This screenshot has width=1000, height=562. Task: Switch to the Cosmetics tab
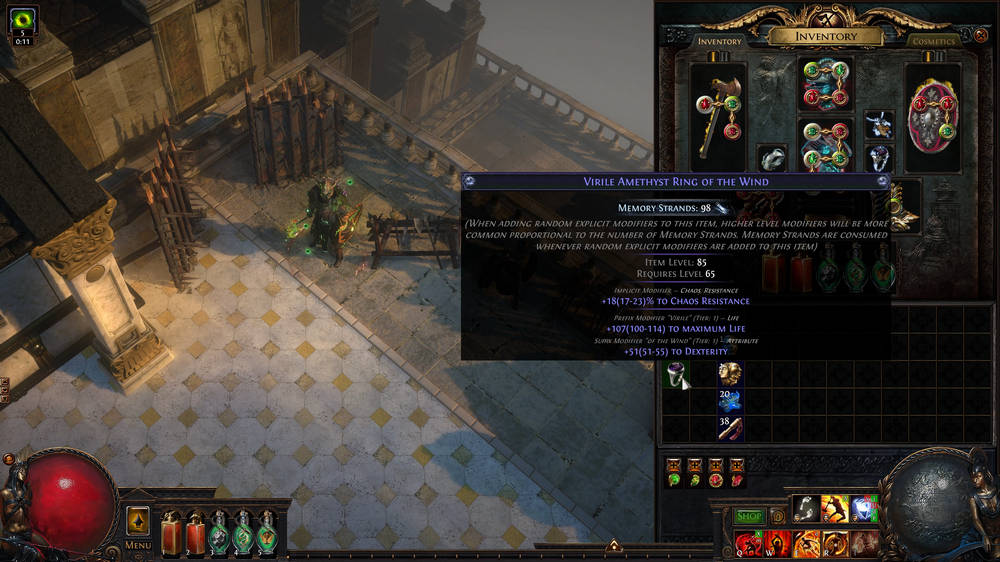coord(933,41)
